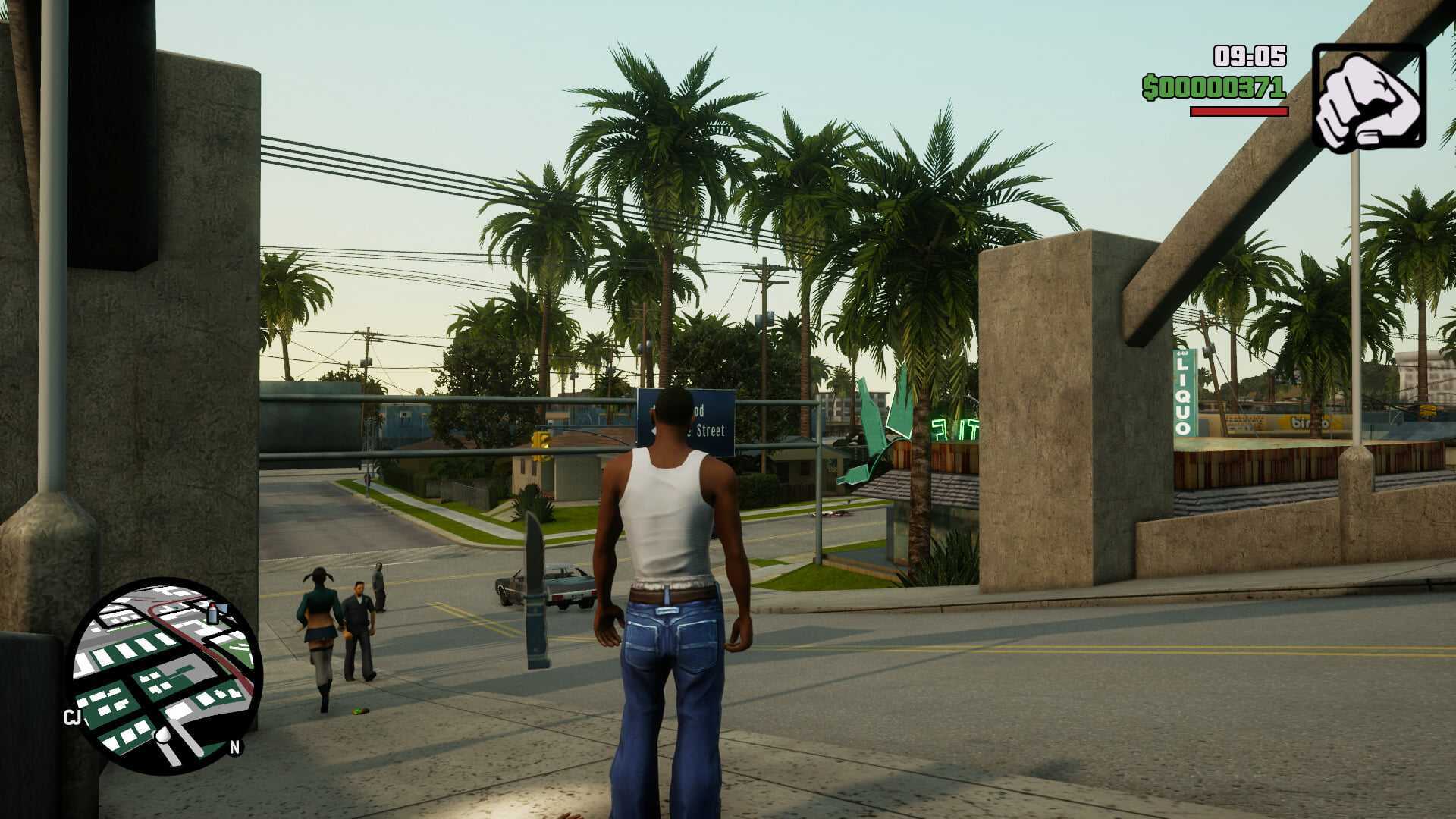Click the fist weapon icon
Viewport: 1456px width, 819px height.
point(1368,99)
